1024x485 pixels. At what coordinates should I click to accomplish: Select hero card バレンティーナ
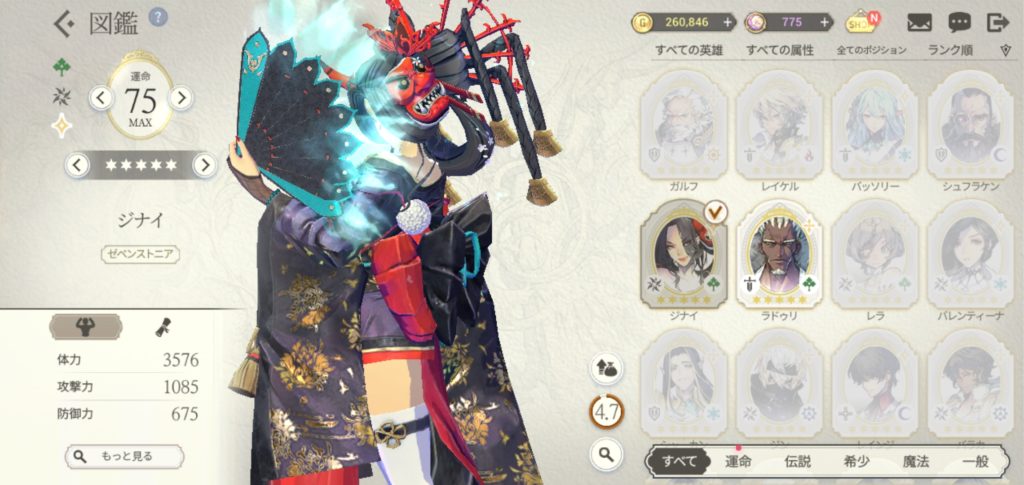pos(969,255)
